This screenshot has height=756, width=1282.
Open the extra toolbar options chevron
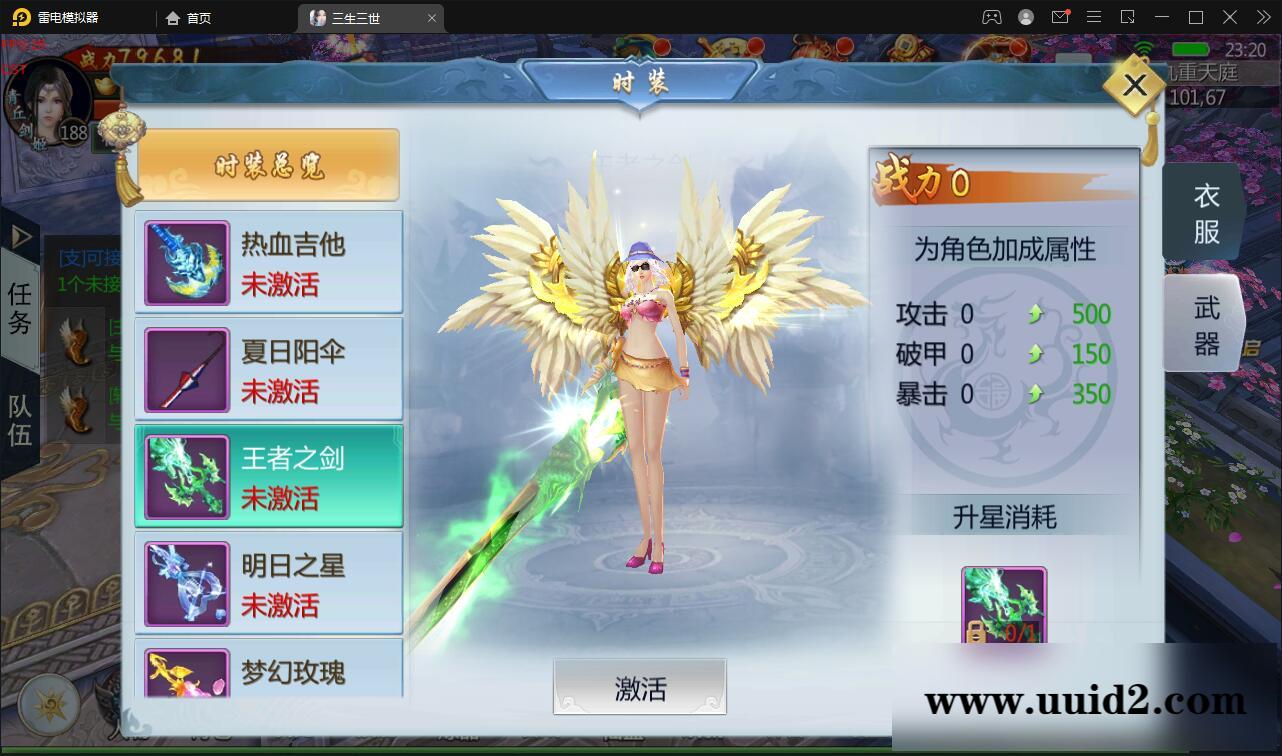click(x=1262, y=17)
